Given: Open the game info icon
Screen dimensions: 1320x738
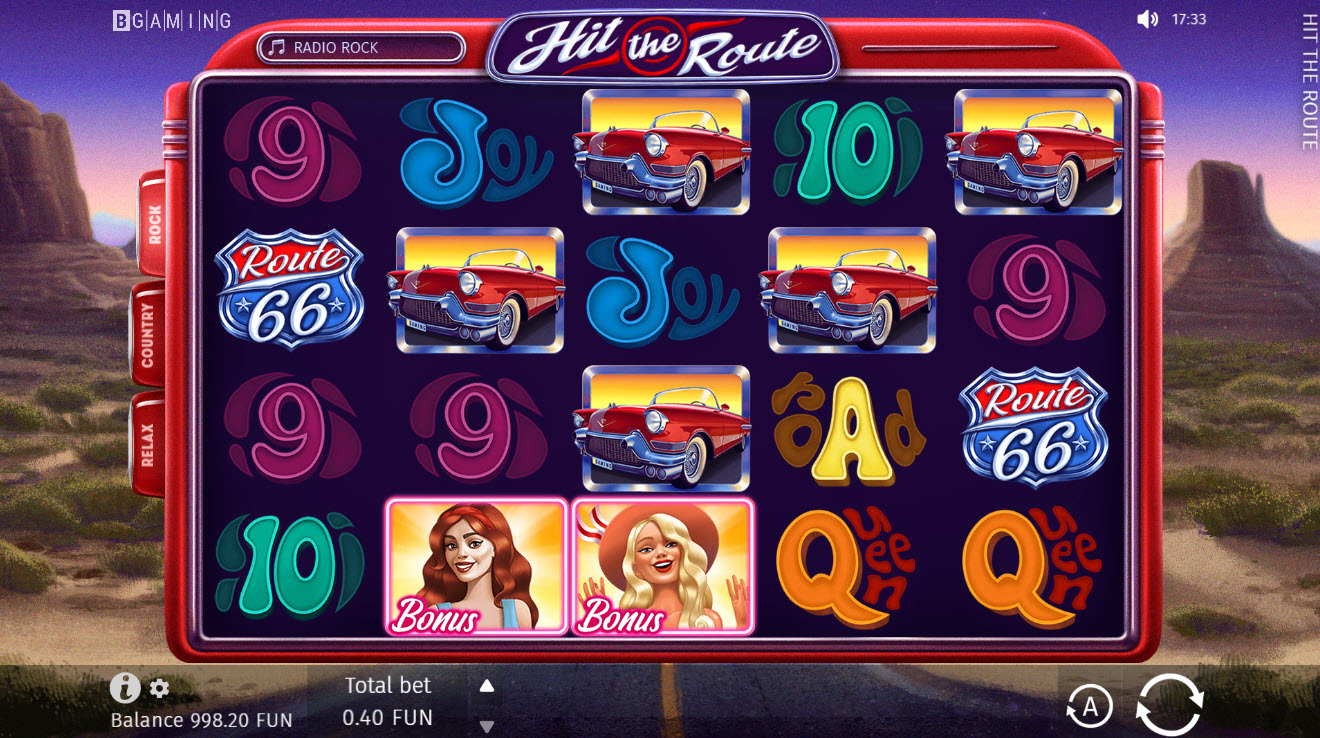Looking at the screenshot, I should [x=124, y=687].
